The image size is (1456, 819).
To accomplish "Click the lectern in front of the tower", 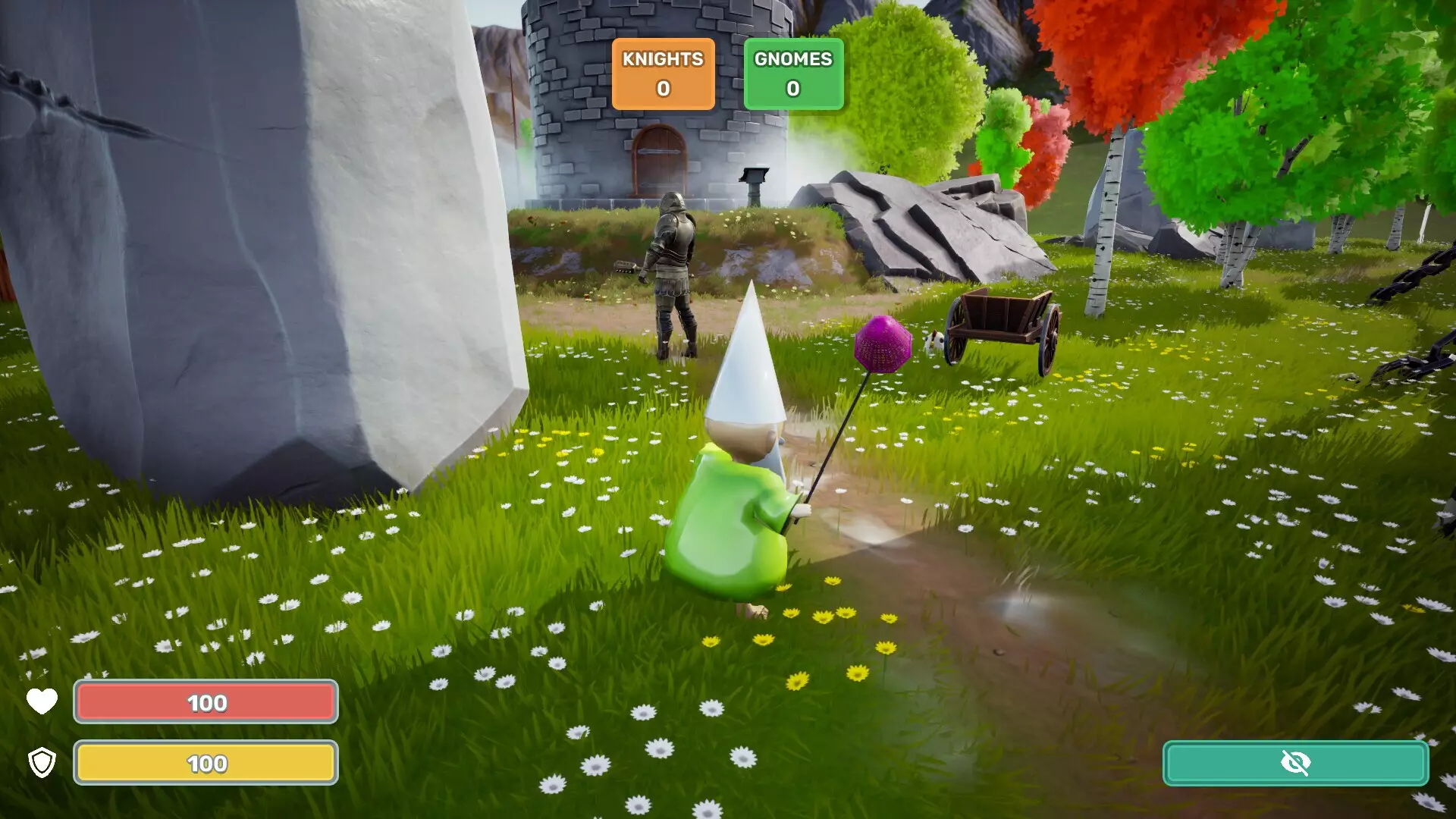I will (755, 182).
